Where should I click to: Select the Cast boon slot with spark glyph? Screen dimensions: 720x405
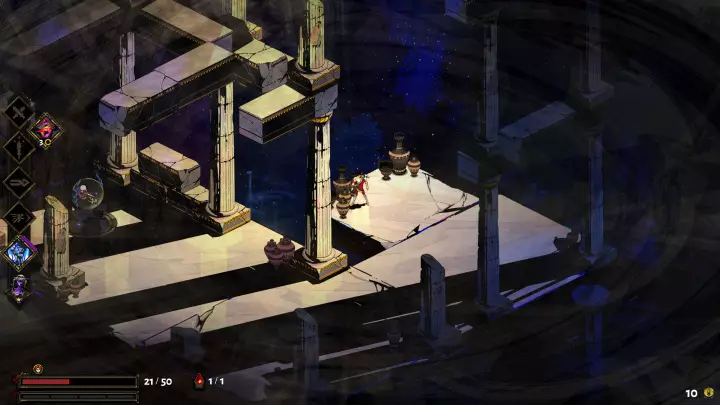pos(19,216)
